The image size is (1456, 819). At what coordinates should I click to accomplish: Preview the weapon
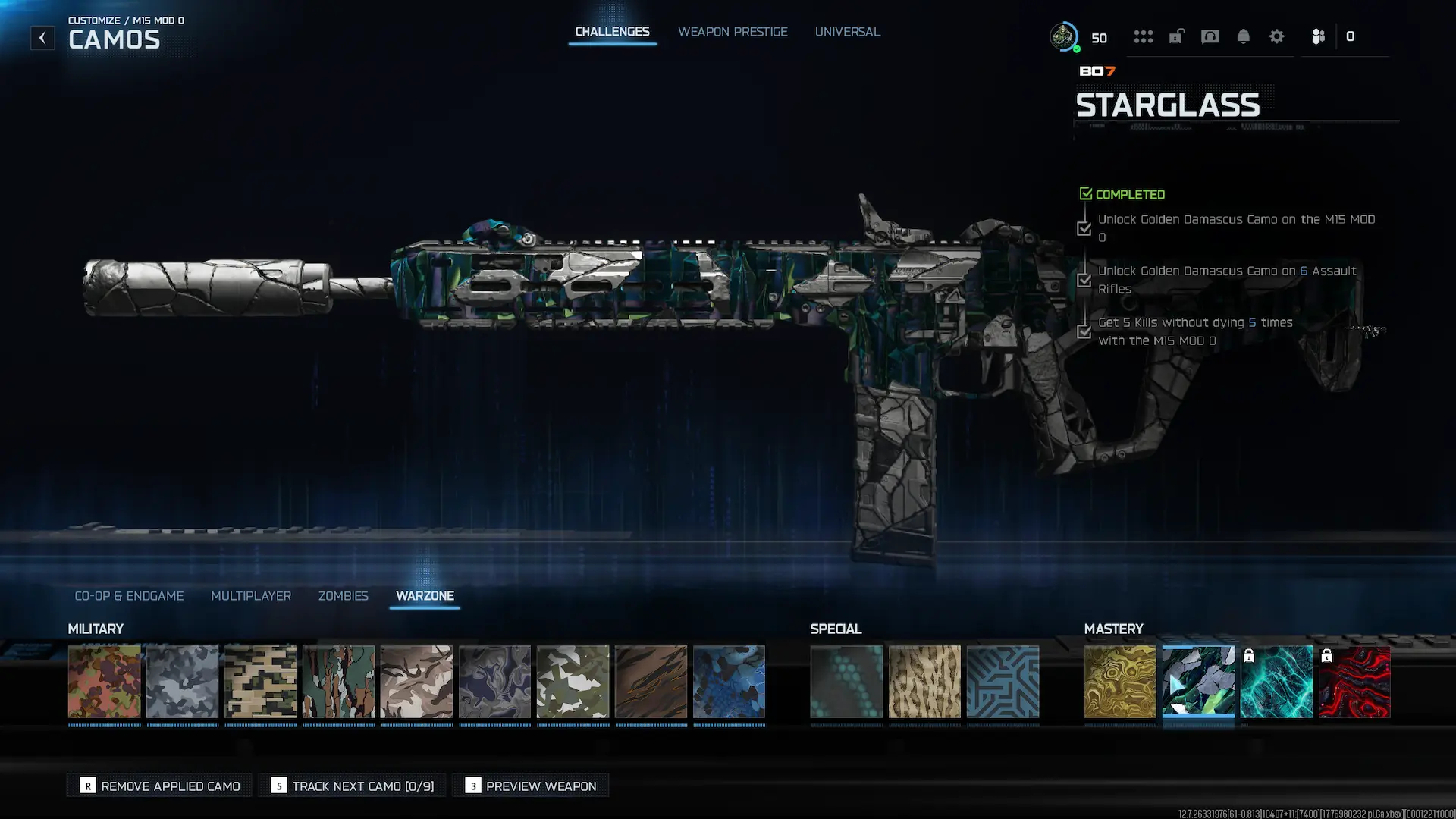(x=531, y=786)
